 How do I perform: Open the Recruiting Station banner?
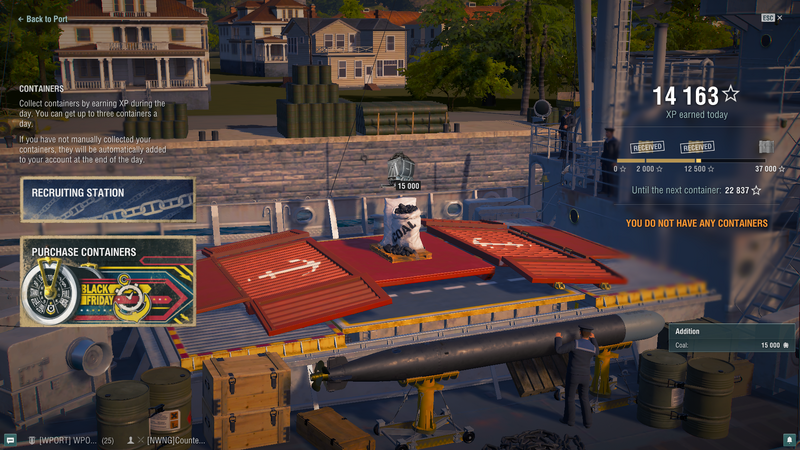click(108, 199)
